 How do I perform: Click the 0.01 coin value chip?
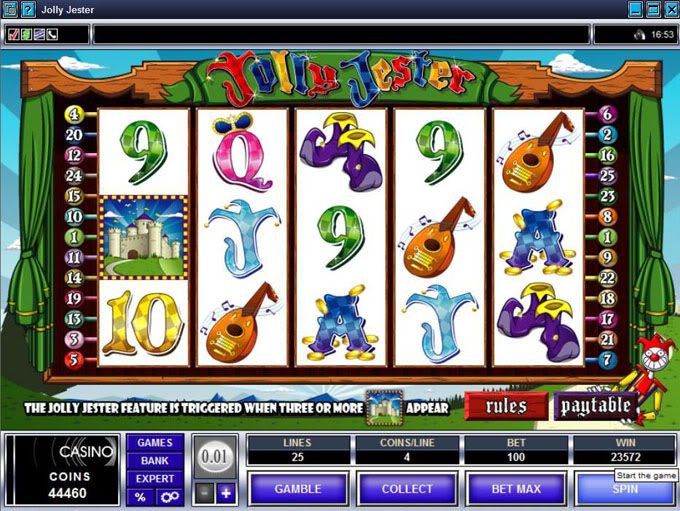pyautogui.click(x=214, y=456)
